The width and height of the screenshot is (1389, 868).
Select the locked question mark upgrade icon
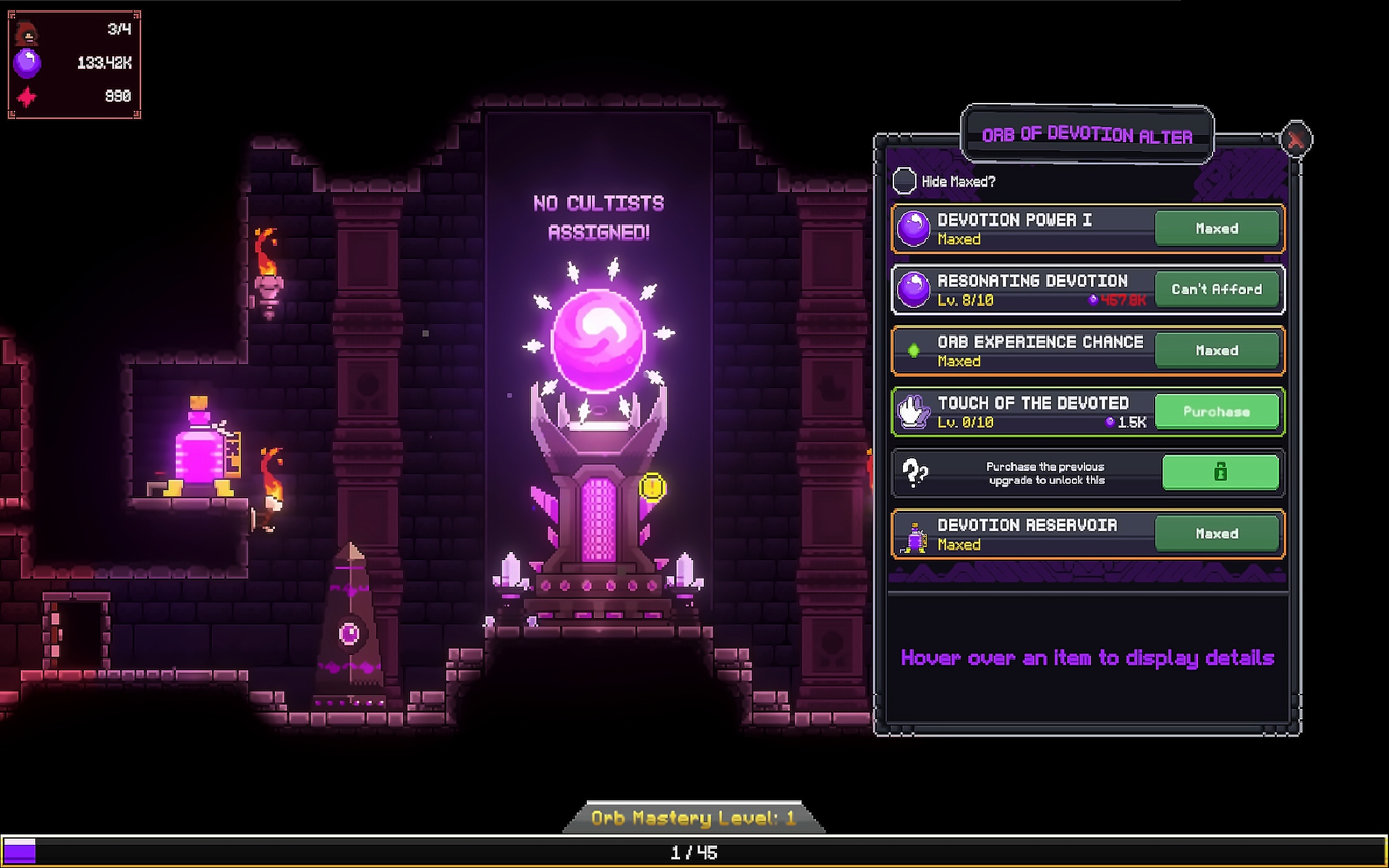coord(914,472)
